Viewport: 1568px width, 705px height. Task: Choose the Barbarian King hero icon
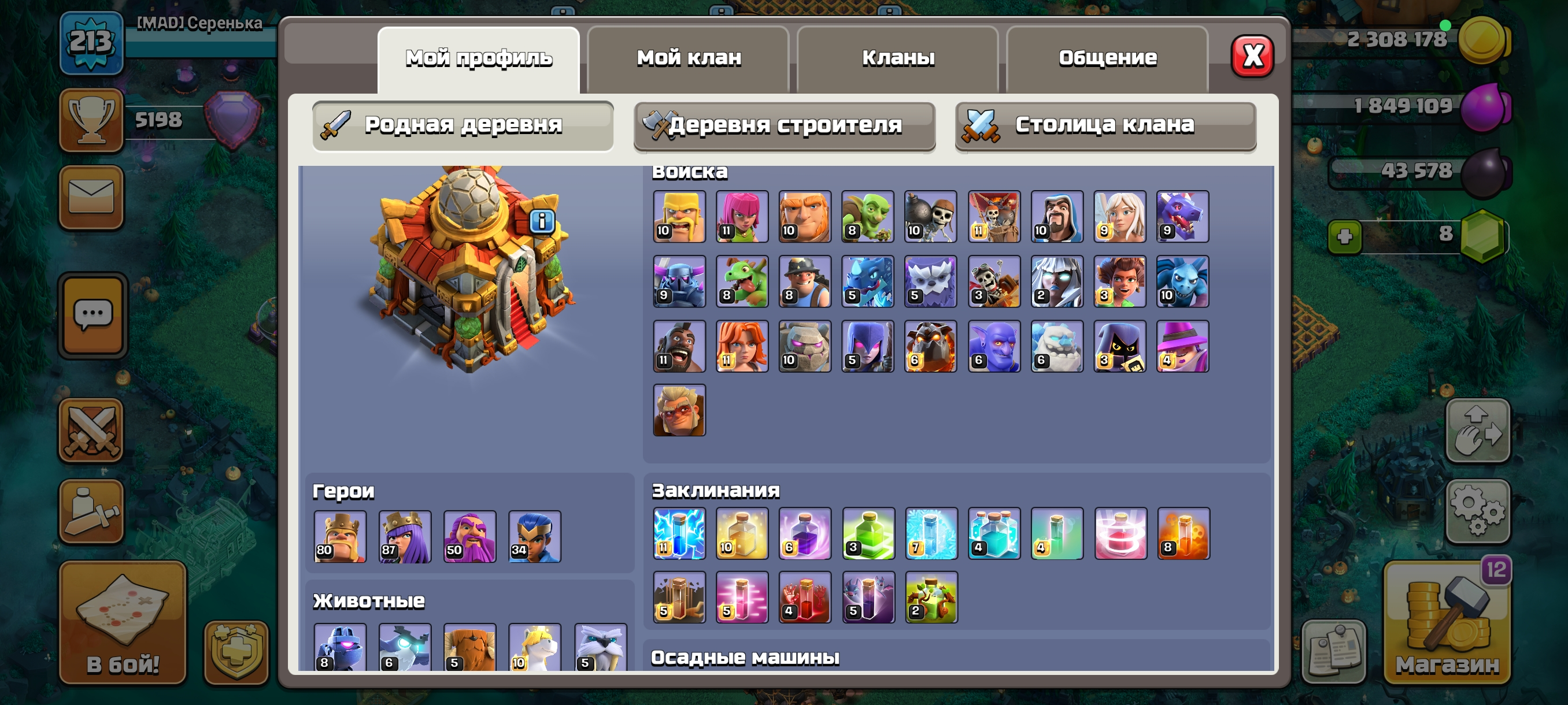pos(339,536)
